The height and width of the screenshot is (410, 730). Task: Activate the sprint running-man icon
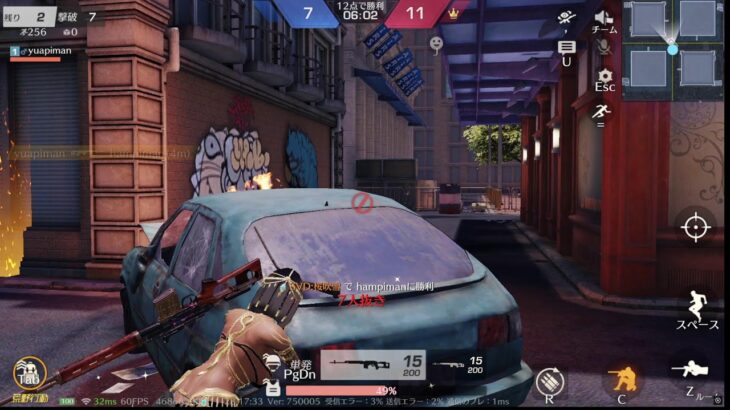(602, 113)
